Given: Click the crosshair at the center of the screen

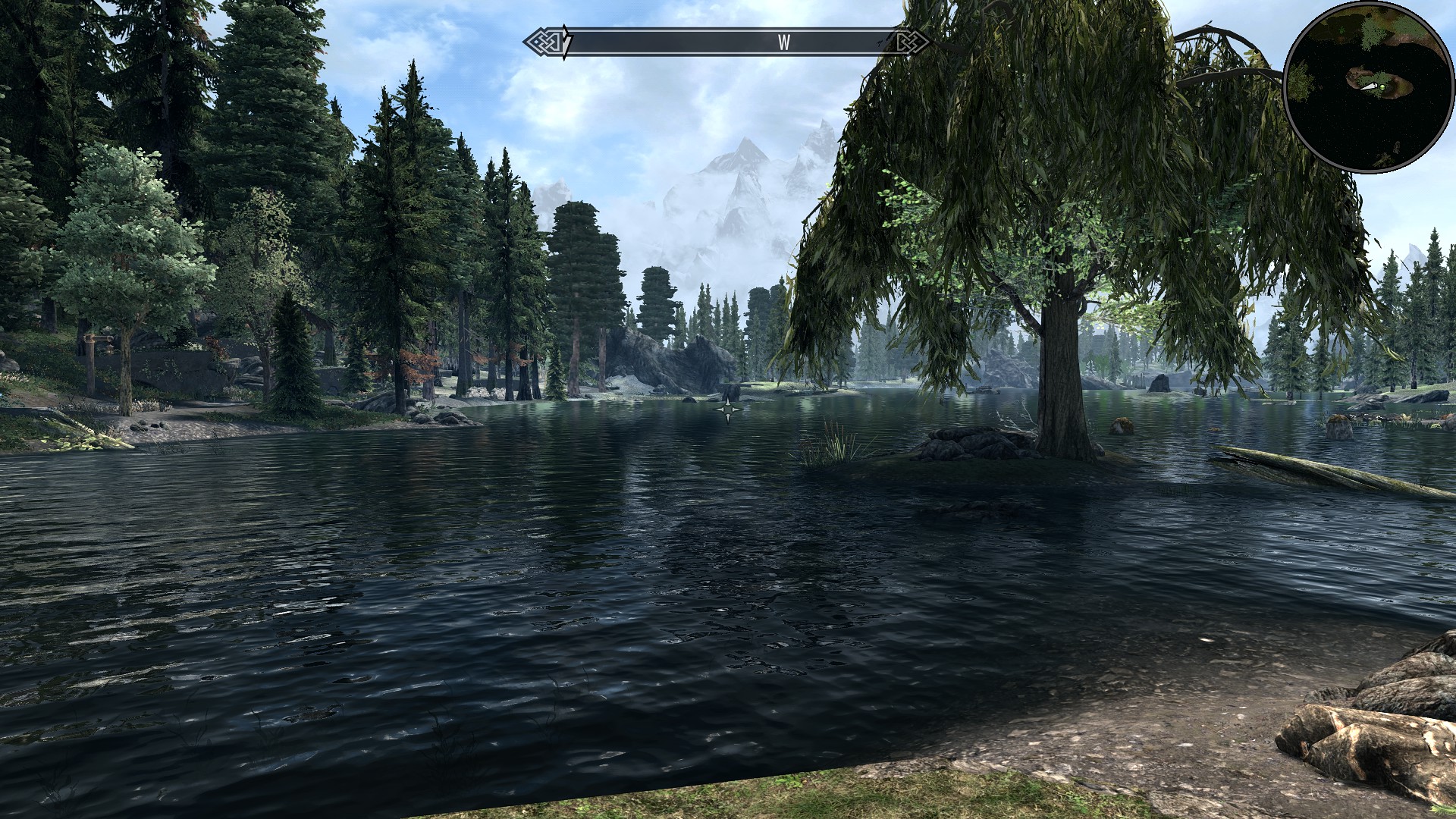Looking at the screenshot, I should [x=728, y=409].
